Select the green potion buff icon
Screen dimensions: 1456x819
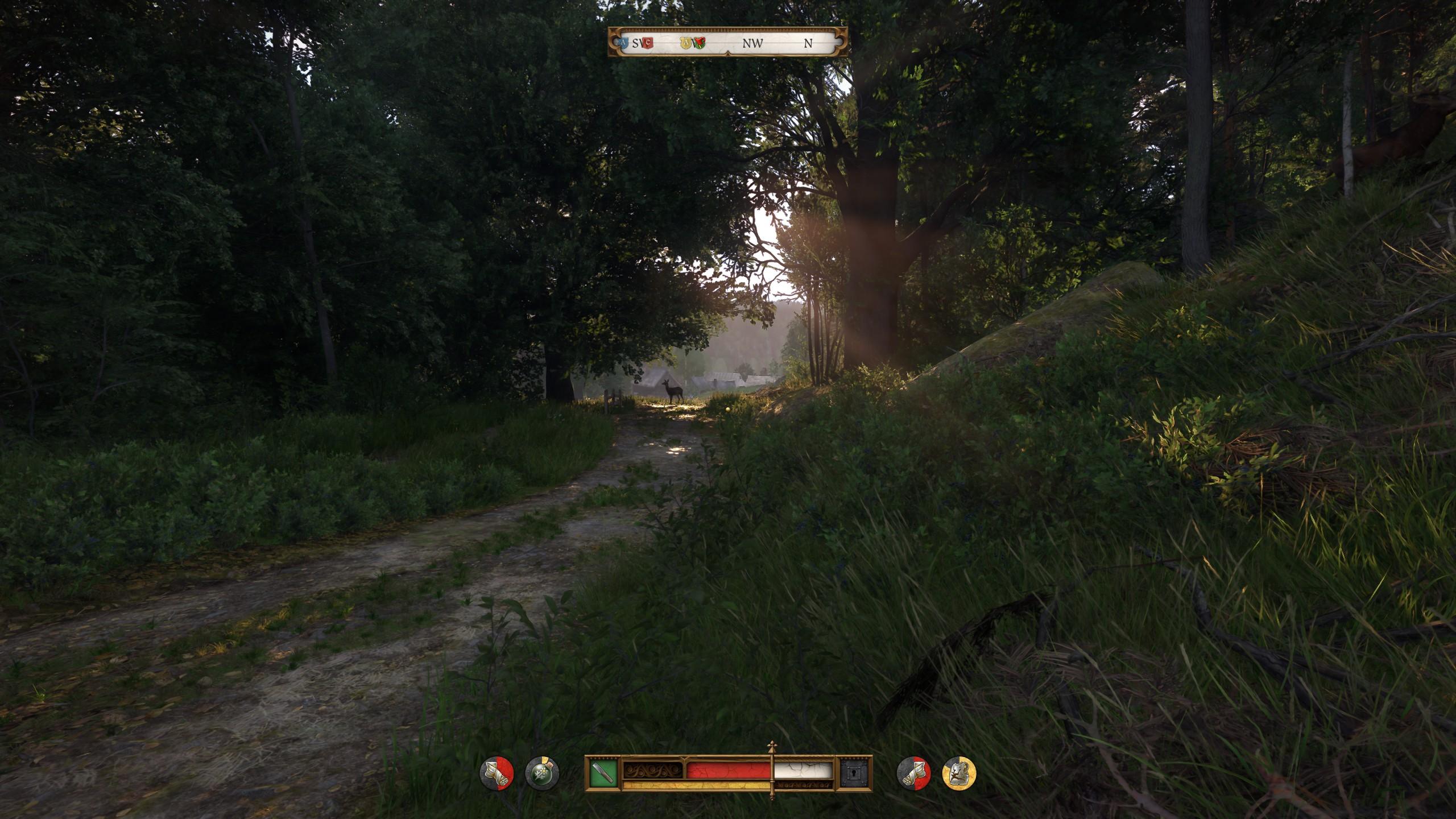pos(542,773)
